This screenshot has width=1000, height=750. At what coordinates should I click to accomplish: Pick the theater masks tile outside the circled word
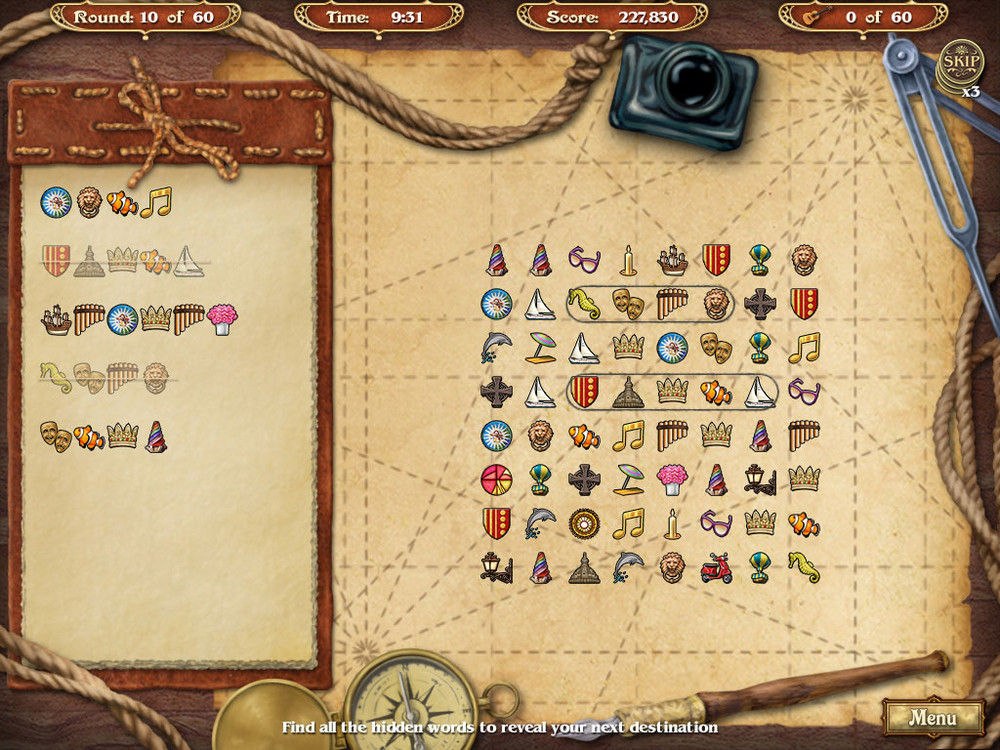[716, 347]
